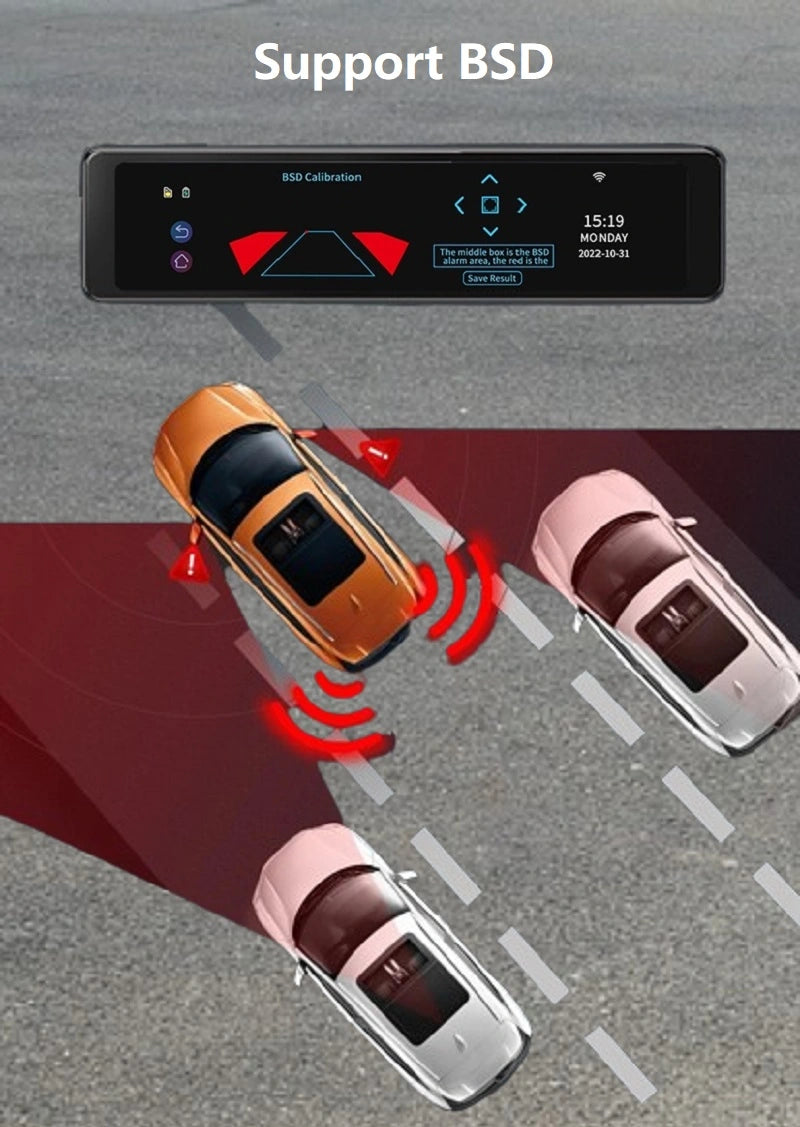Select the center square between the arrows

tap(489, 205)
